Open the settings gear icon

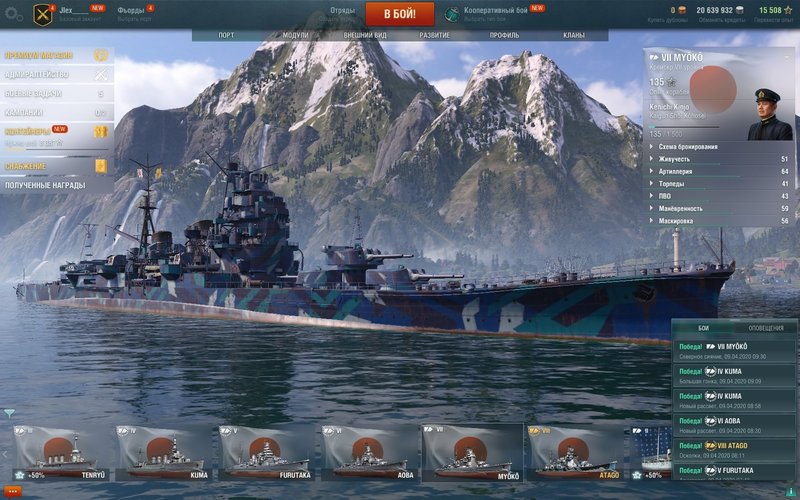coord(13,15)
